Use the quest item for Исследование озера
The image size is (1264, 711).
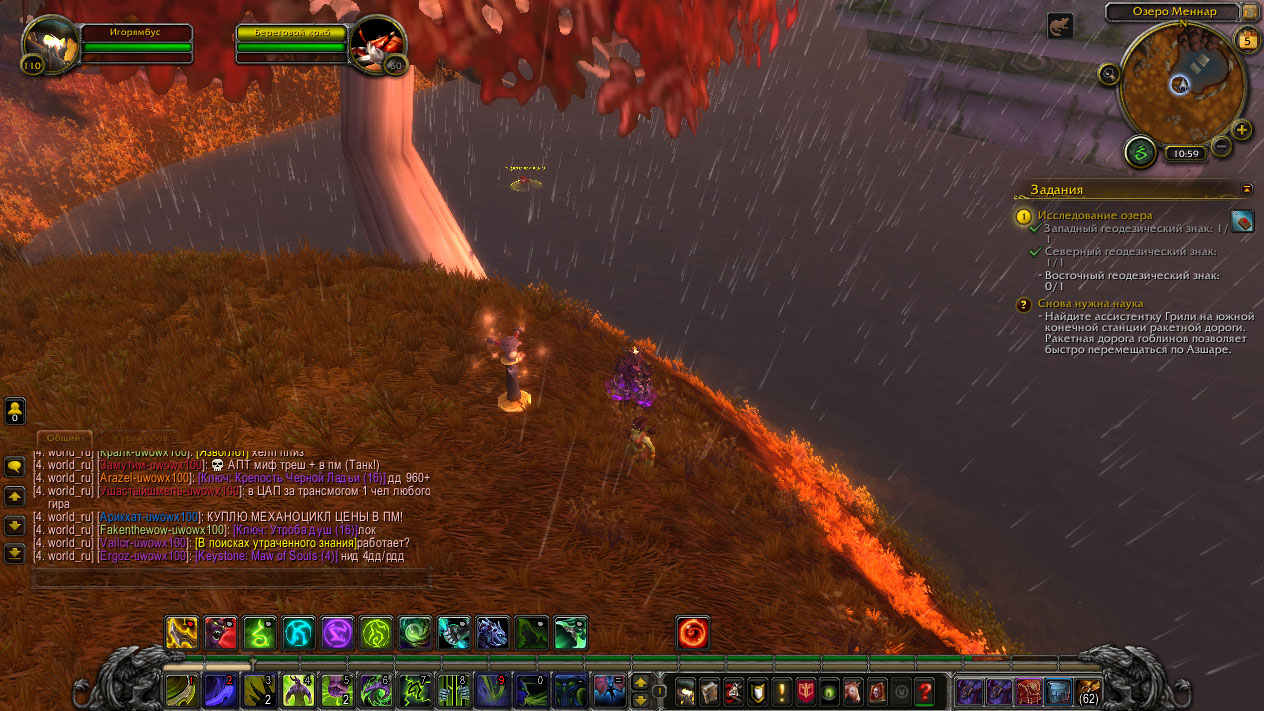[1242, 221]
